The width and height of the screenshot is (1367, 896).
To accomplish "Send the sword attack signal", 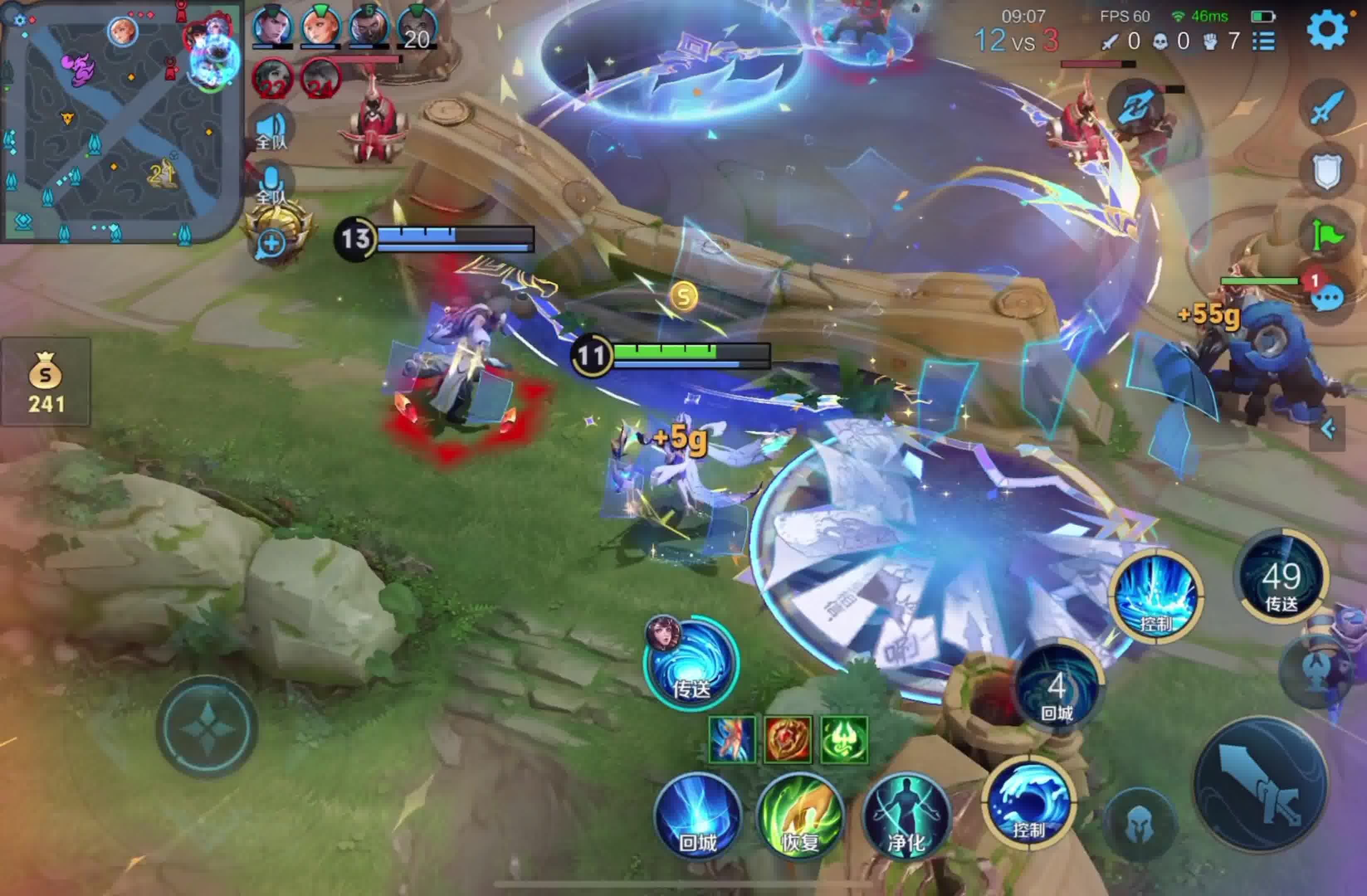I will [1327, 107].
